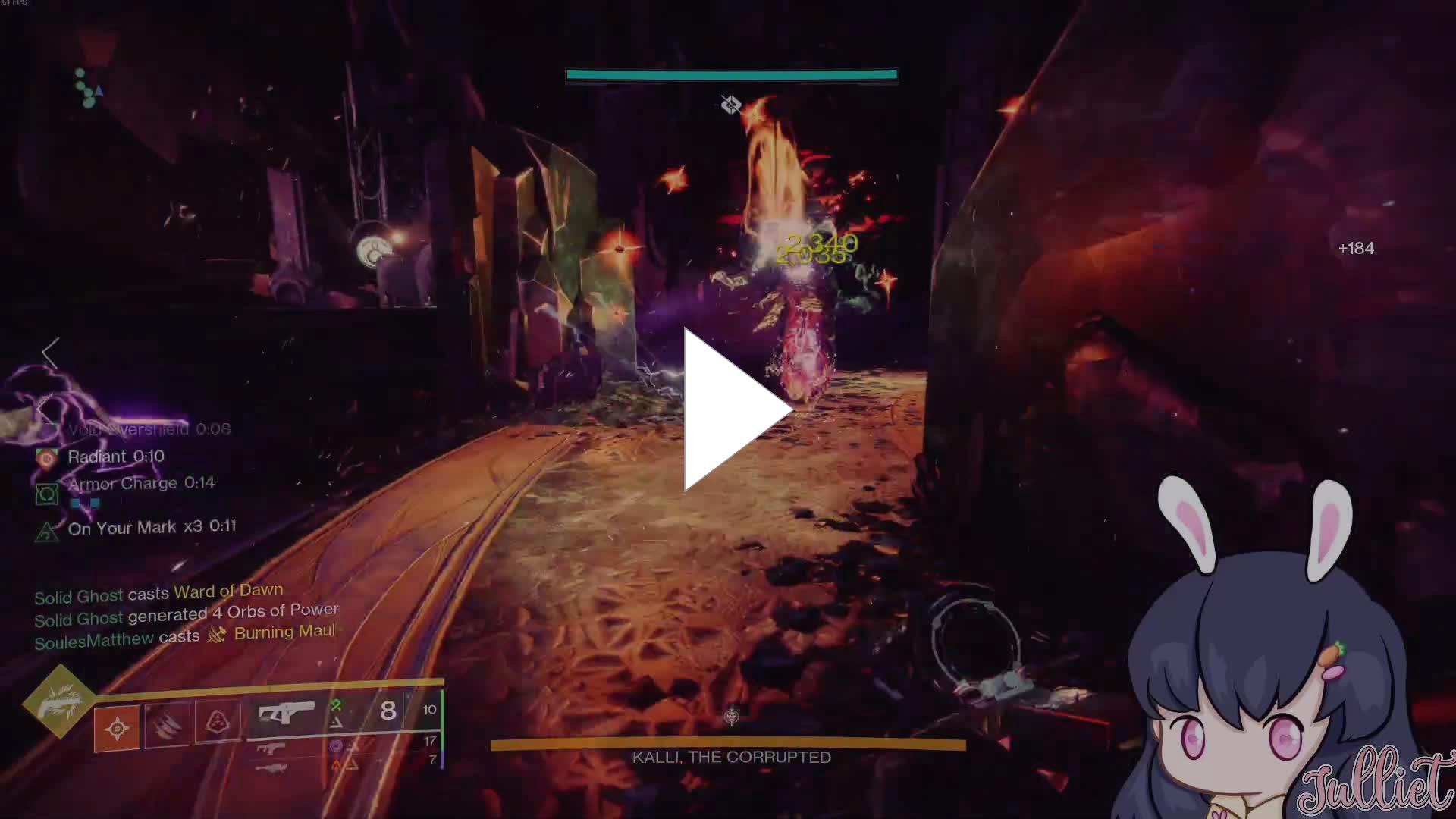The width and height of the screenshot is (1456, 819).
Task: Click the Armor Charge buff icon
Action: 47,494
